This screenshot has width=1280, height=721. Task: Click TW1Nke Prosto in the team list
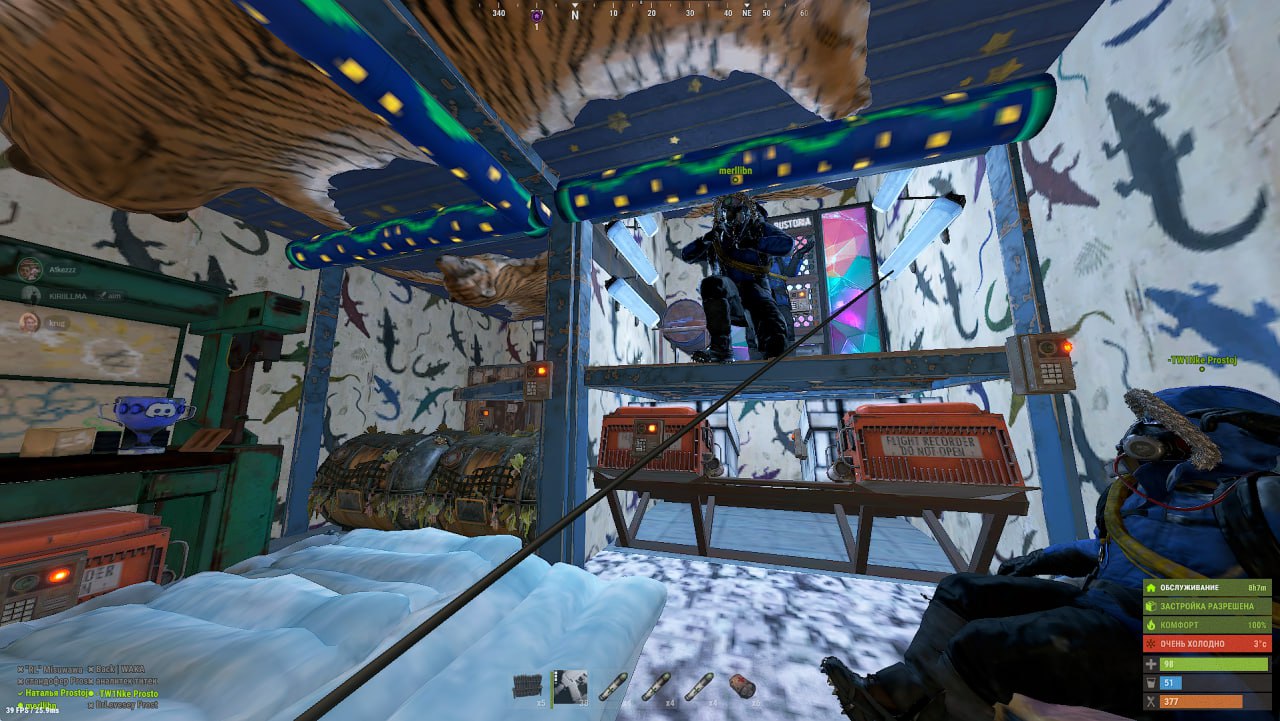tap(127, 693)
